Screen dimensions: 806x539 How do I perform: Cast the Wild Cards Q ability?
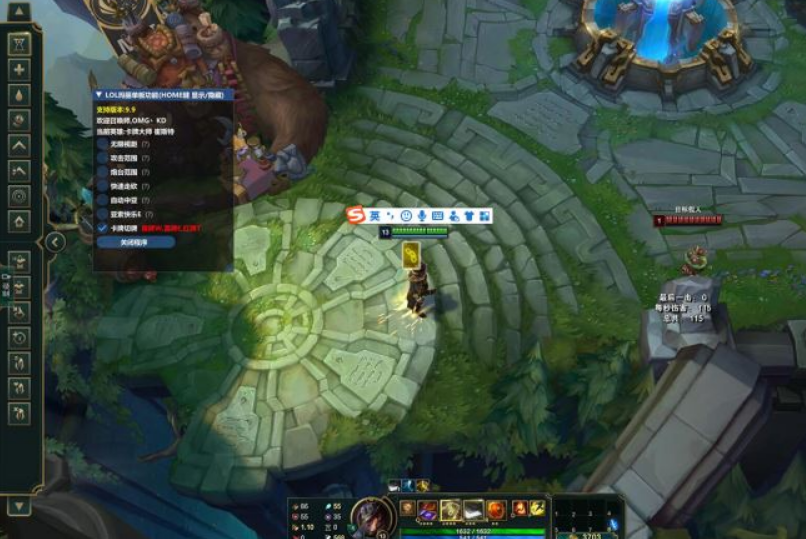pyautogui.click(x=428, y=510)
